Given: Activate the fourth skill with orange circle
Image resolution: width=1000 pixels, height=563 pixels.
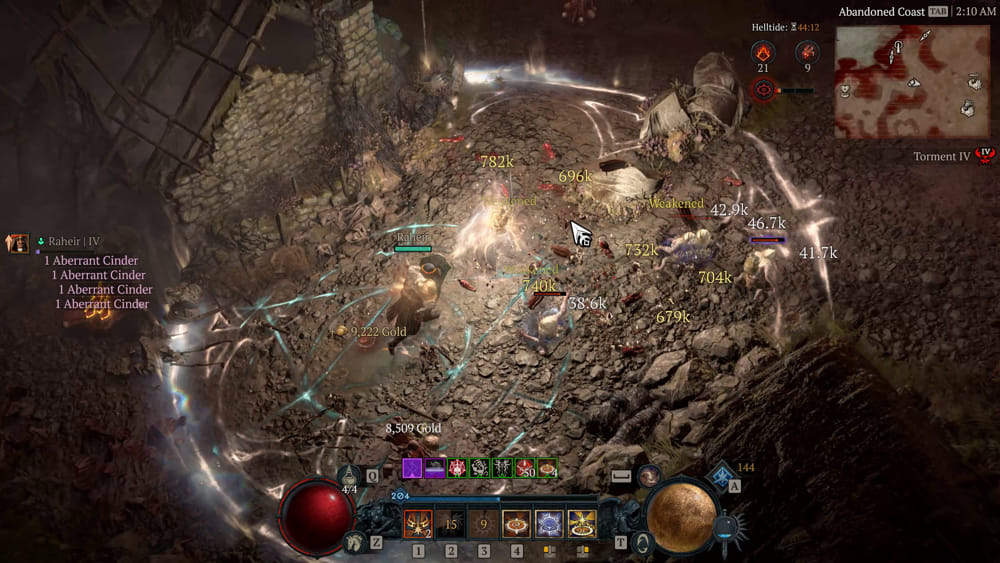Looking at the screenshot, I should point(516,523).
